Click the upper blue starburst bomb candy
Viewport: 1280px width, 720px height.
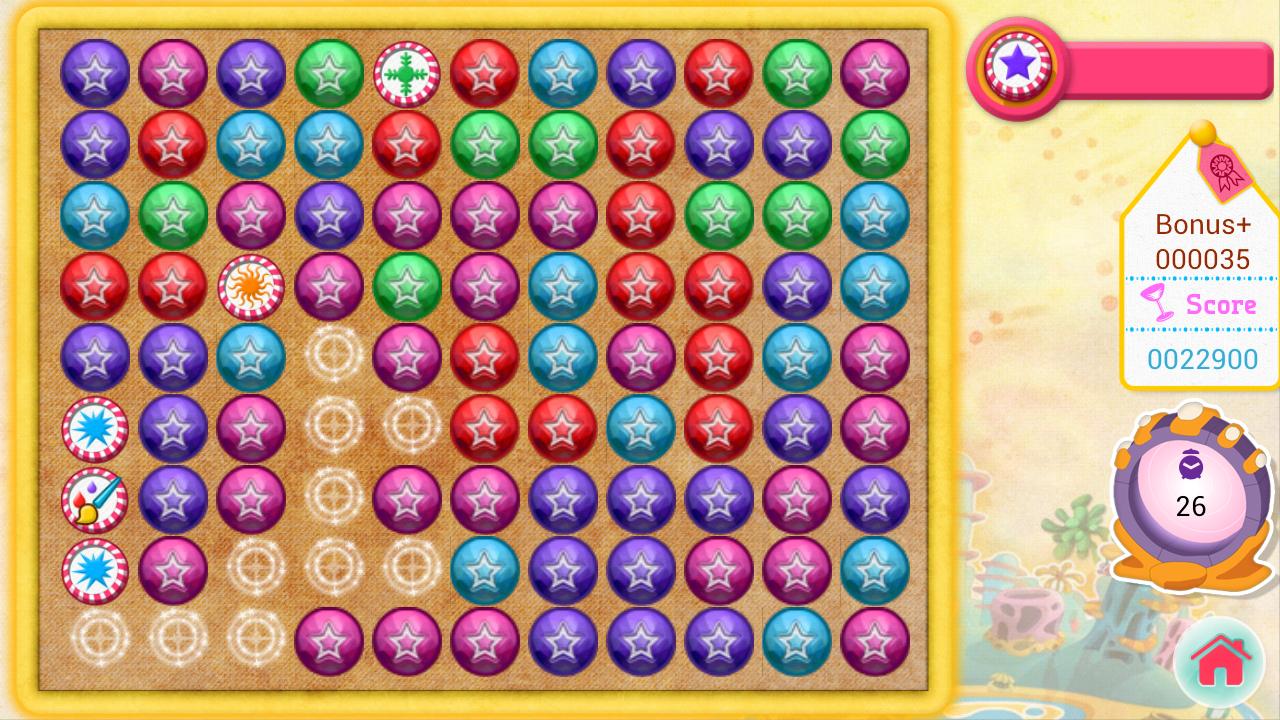point(95,428)
